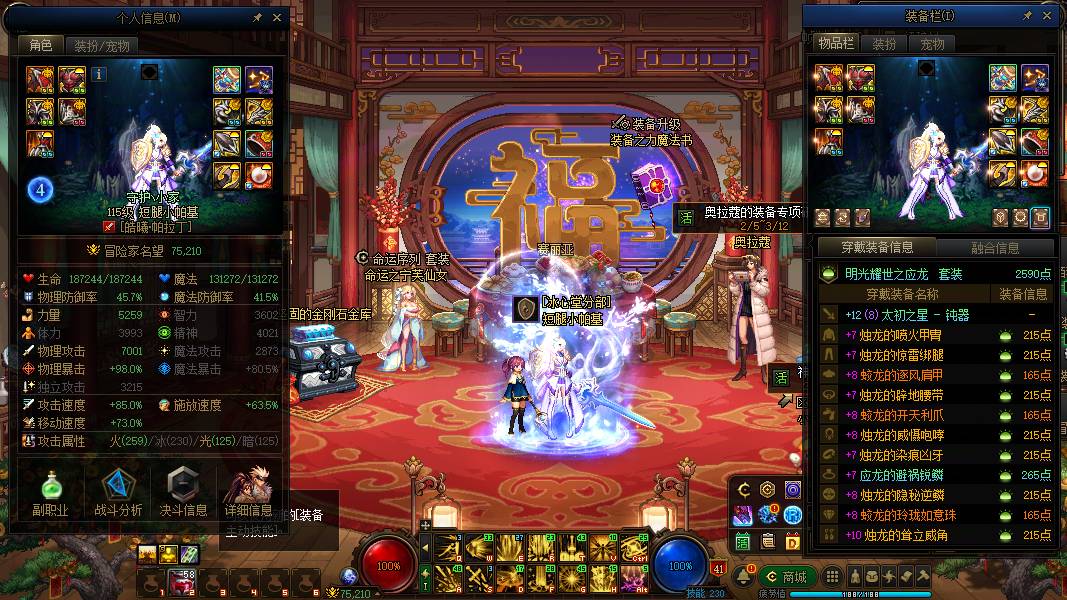The height and width of the screenshot is (600, 1067).
Task: Click the 烛龙的耸立威角 equipment row
Action: (x=935, y=535)
